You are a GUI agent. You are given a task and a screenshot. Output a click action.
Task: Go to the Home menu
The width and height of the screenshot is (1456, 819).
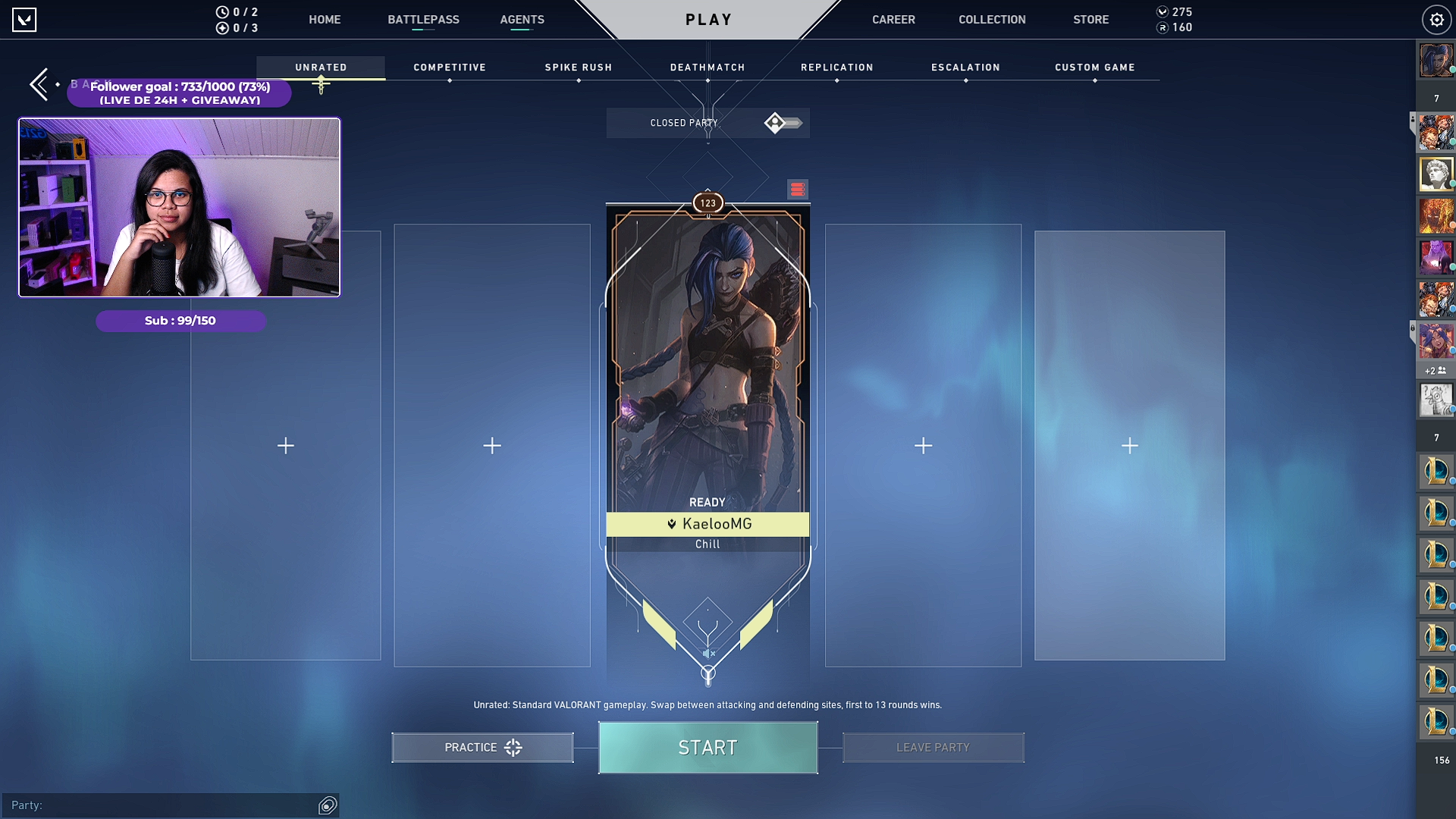coord(325,20)
